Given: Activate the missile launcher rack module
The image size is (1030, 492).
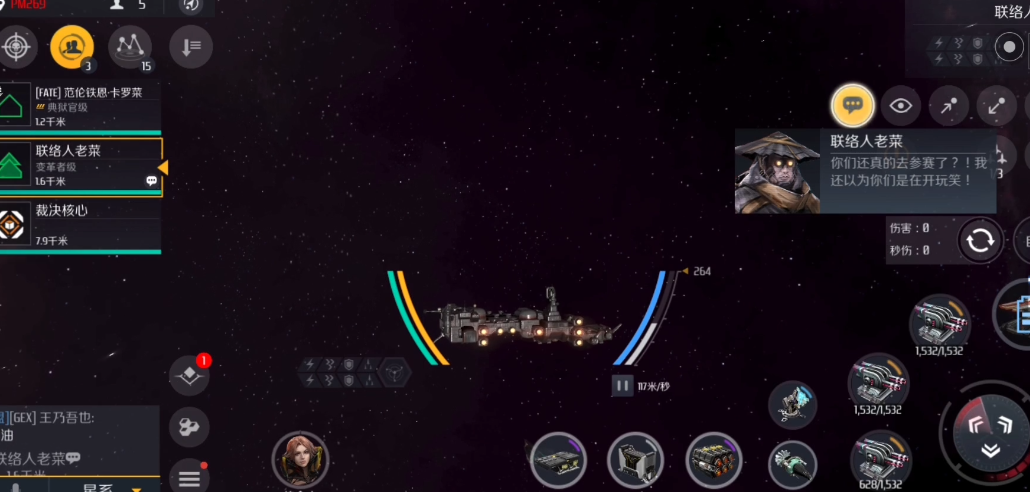Looking at the screenshot, I should tap(714, 460).
